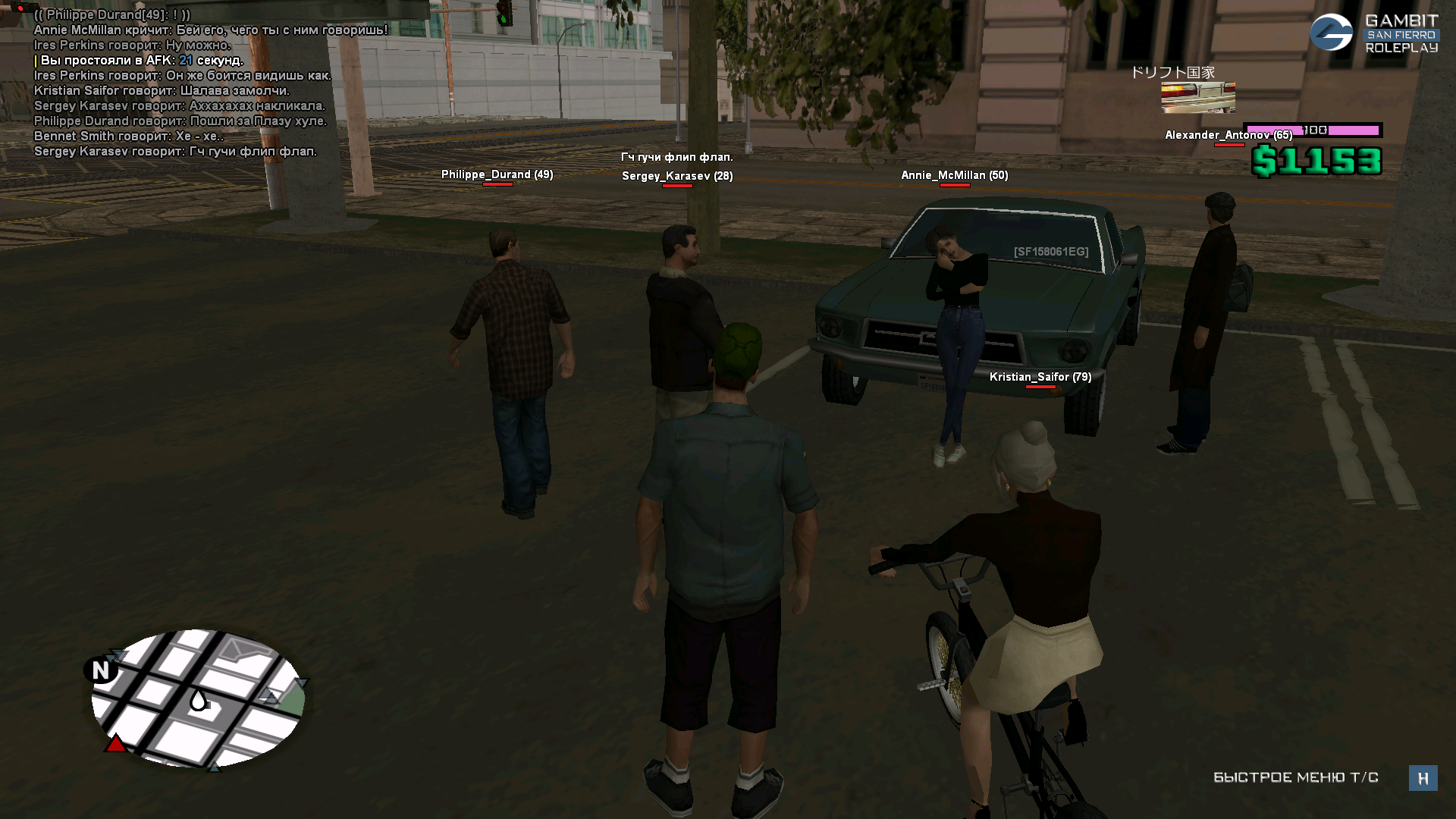1456x819 pixels.
Task: Click the Gambit San Fierro Roleplay logo
Action: (x=1373, y=34)
